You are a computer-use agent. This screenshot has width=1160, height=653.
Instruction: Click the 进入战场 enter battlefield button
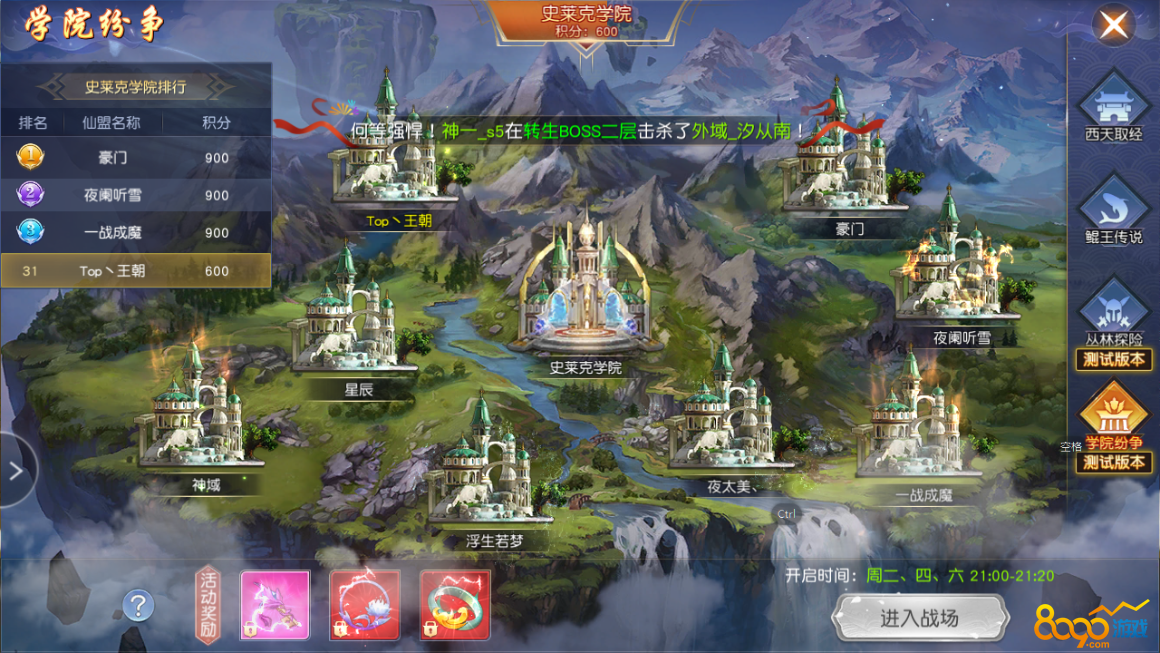point(919,618)
